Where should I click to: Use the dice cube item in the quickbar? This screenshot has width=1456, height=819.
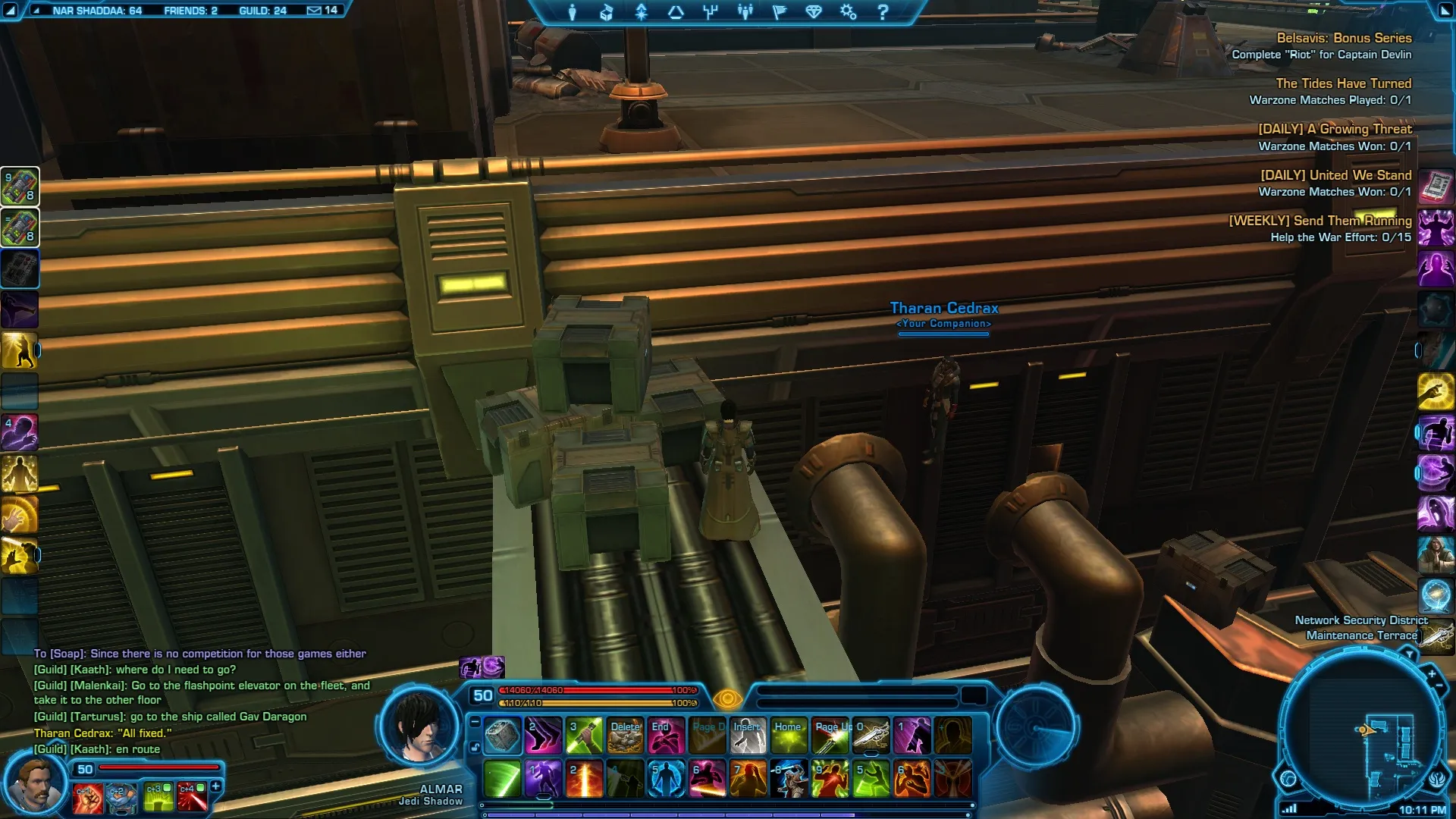tap(502, 736)
